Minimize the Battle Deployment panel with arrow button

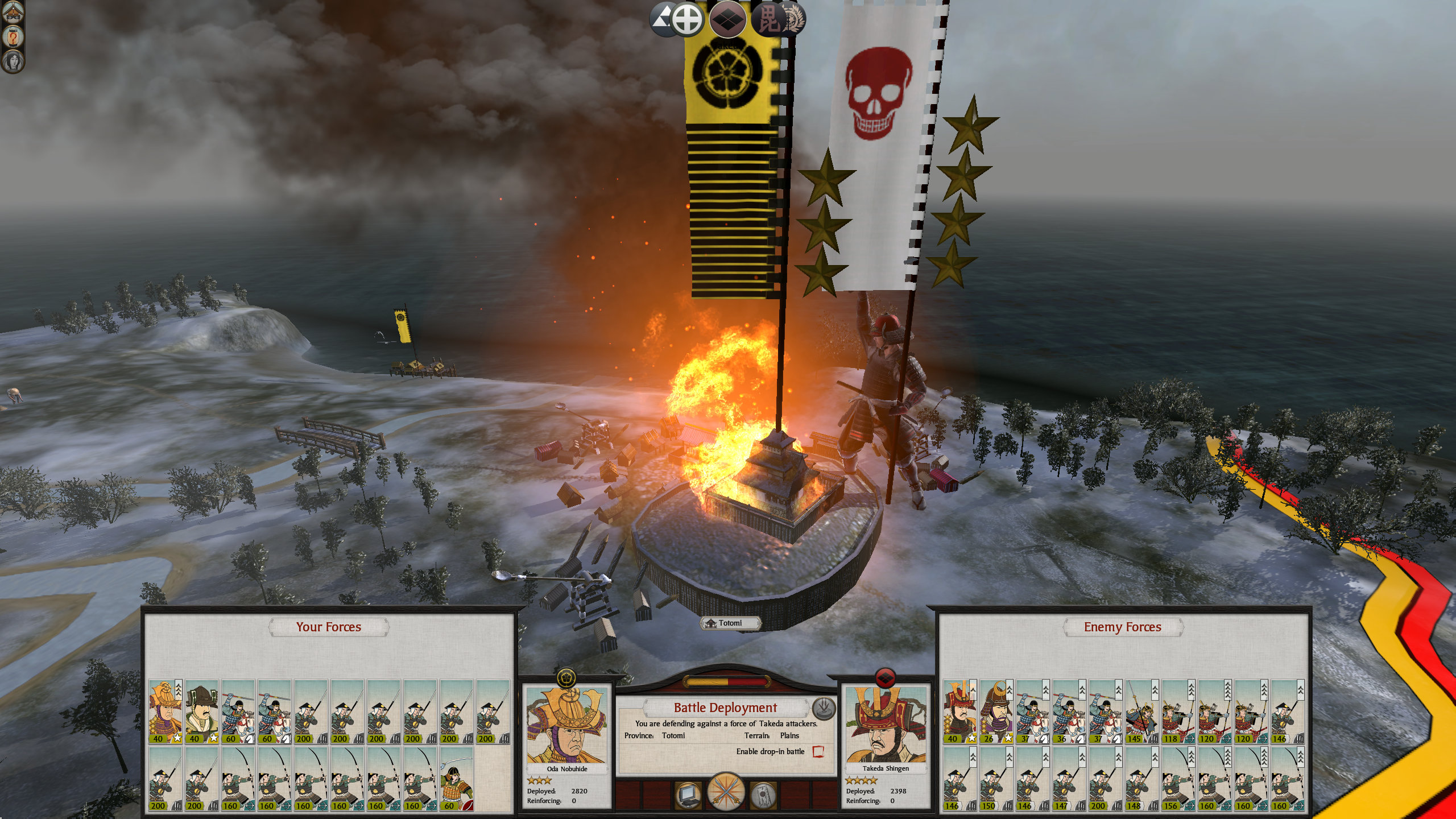(x=824, y=708)
